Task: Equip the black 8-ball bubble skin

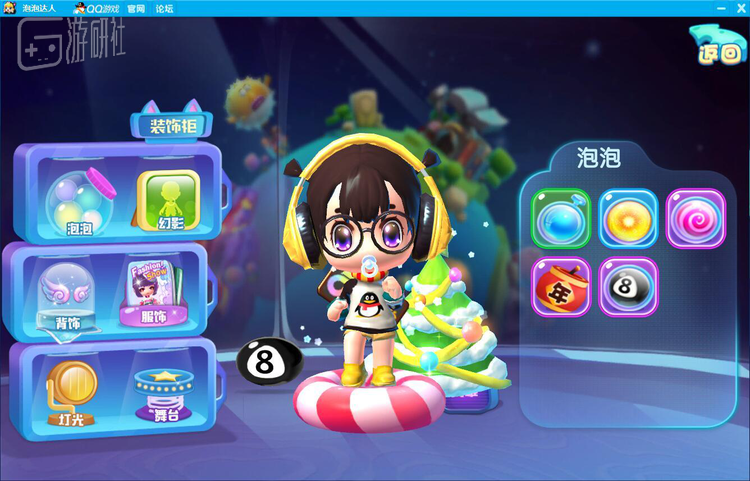Action: (628, 286)
